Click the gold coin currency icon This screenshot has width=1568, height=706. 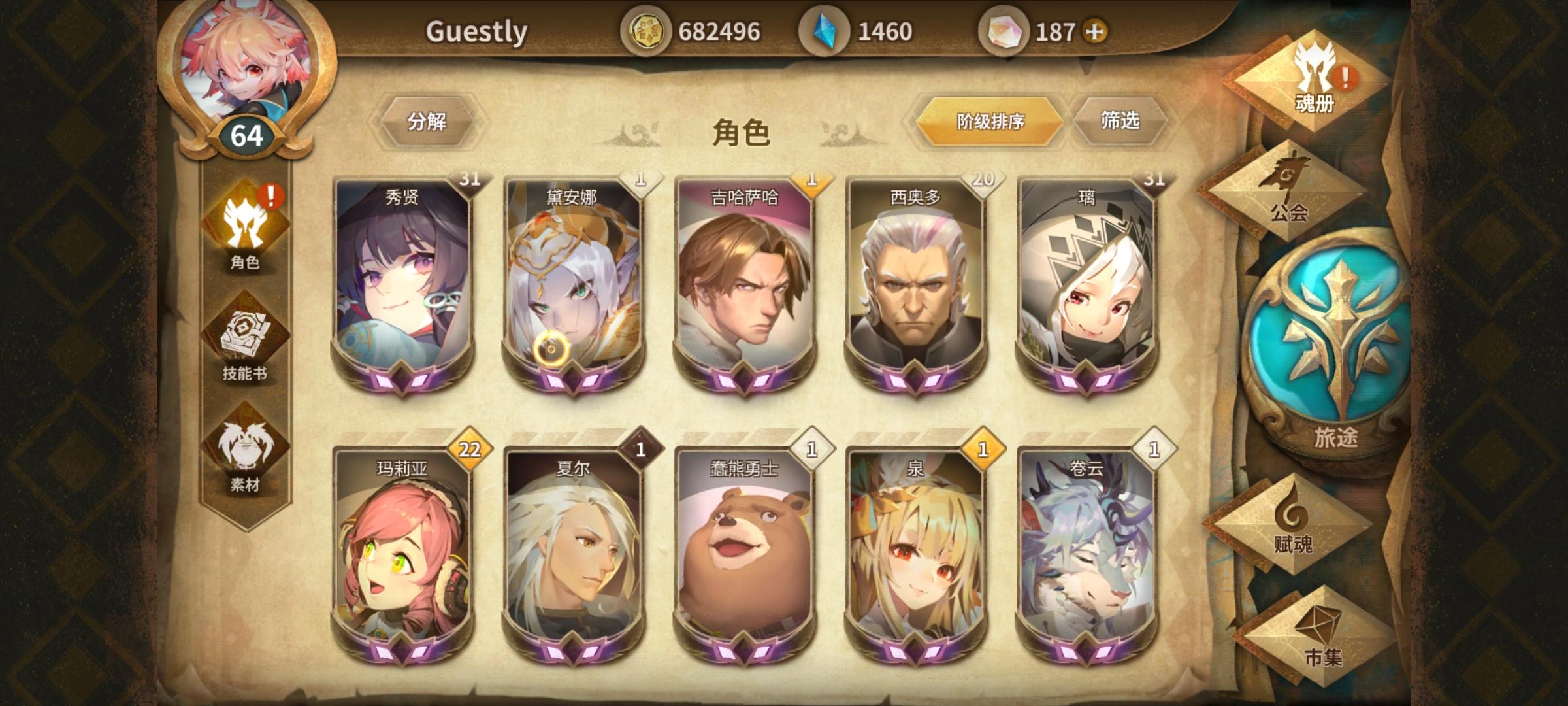650,29
